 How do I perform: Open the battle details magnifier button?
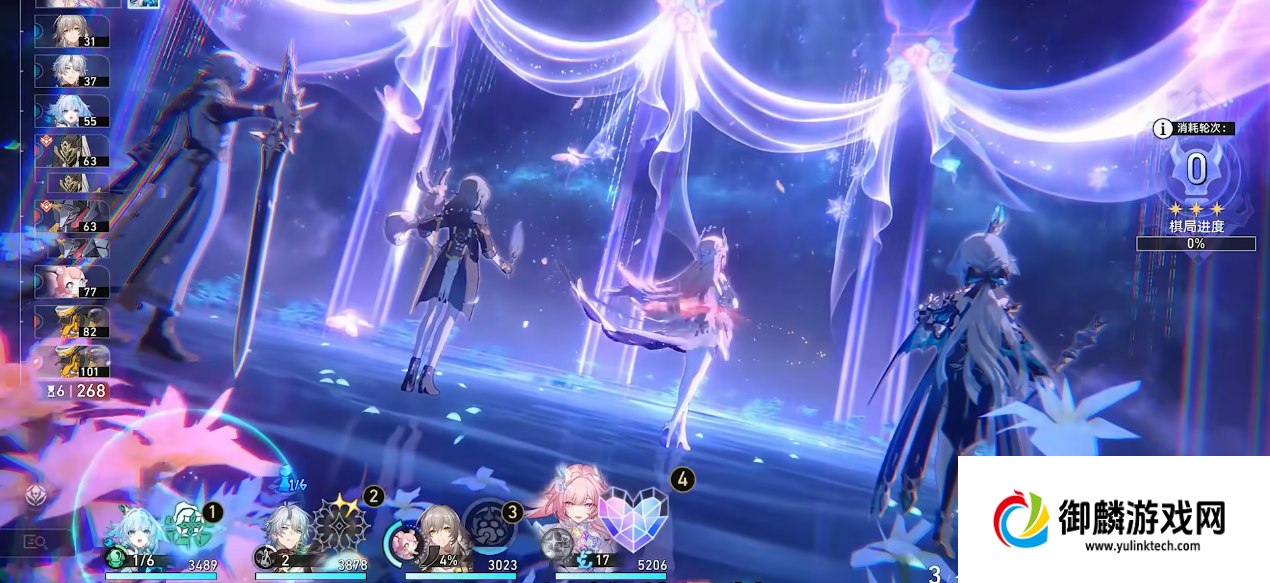[36, 541]
